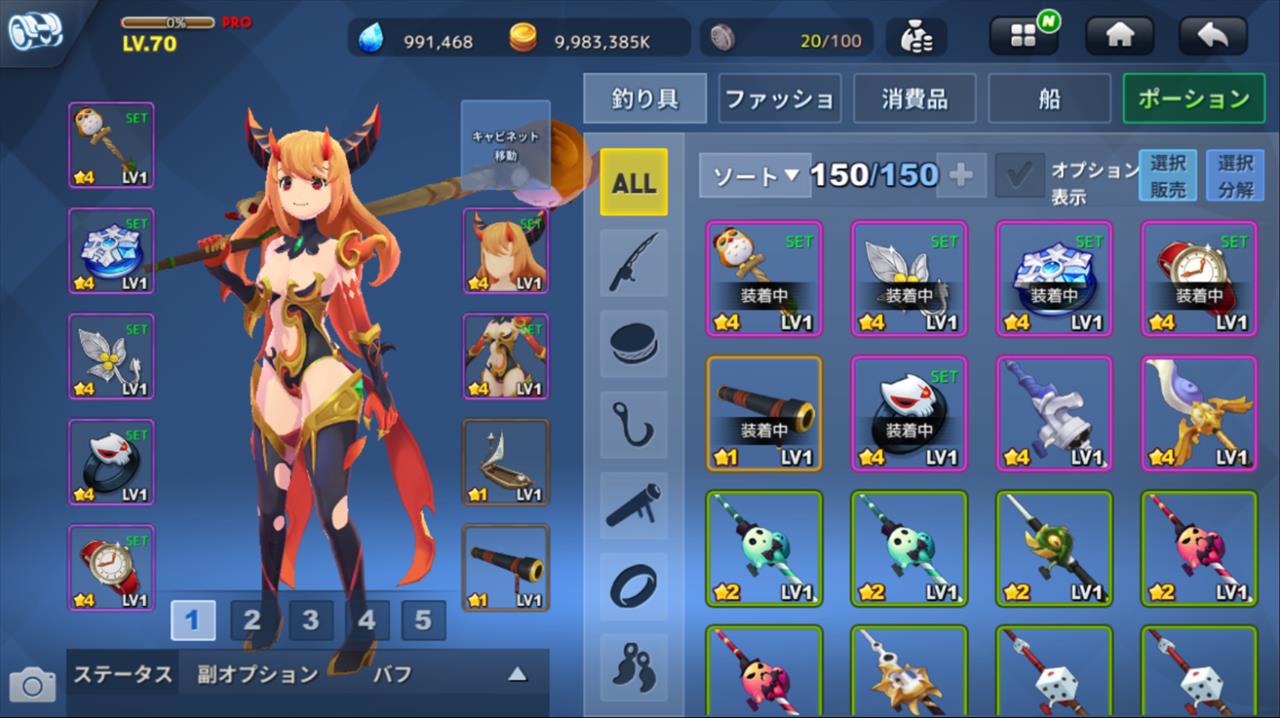Image resolution: width=1280 pixels, height=718 pixels.
Task: Go back with the return arrow button
Action: click(1212, 37)
